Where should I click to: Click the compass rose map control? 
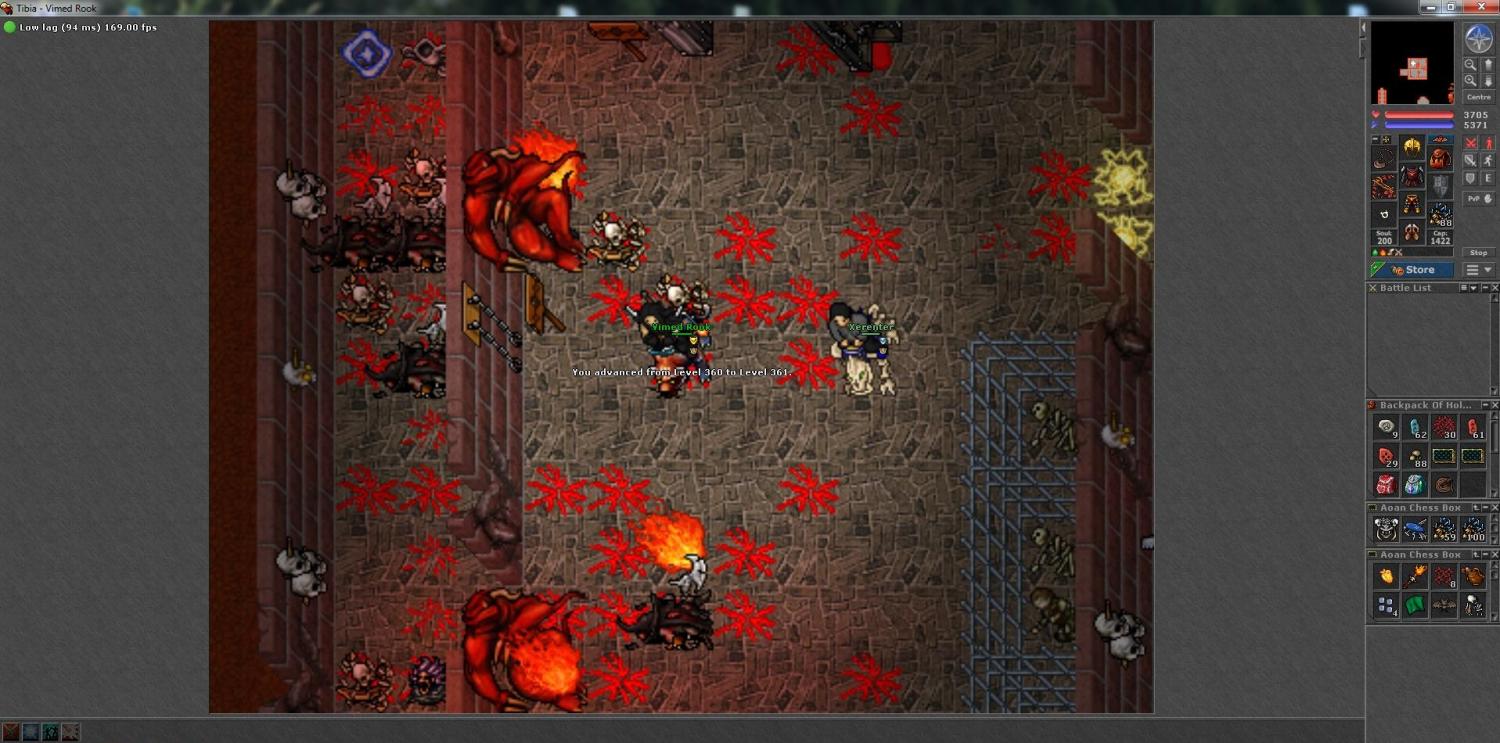coord(1478,39)
